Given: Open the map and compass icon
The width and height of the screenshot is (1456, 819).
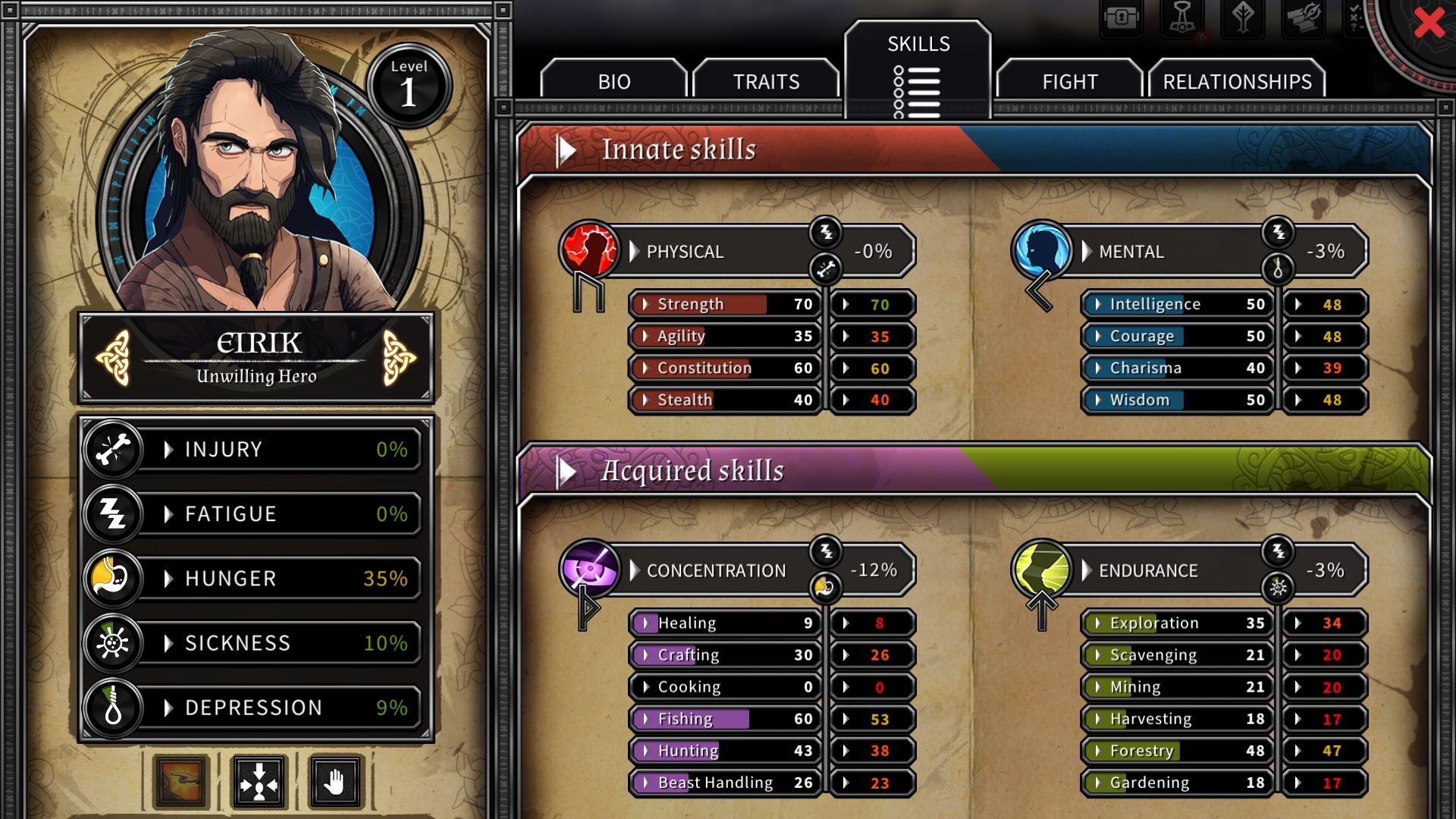Looking at the screenshot, I should (1303, 18).
